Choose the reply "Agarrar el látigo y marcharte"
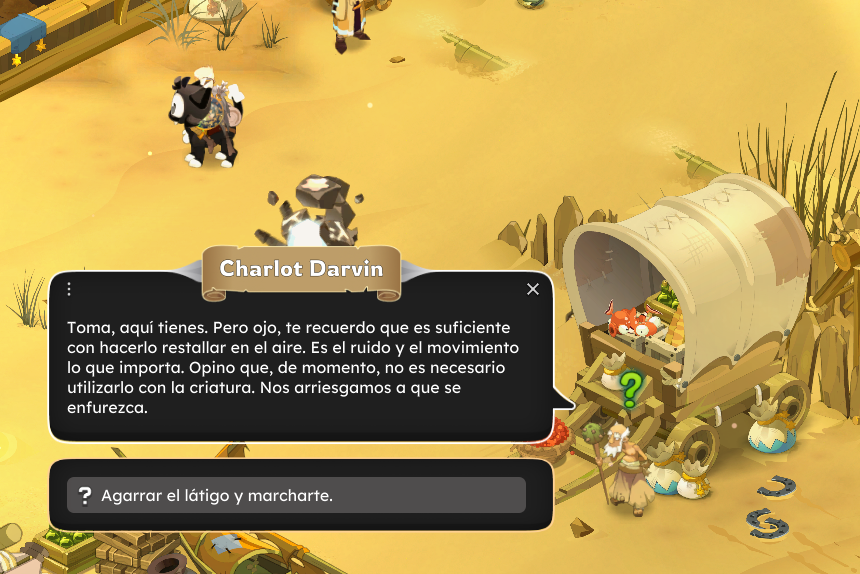This screenshot has height=574, width=860. click(x=296, y=495)
